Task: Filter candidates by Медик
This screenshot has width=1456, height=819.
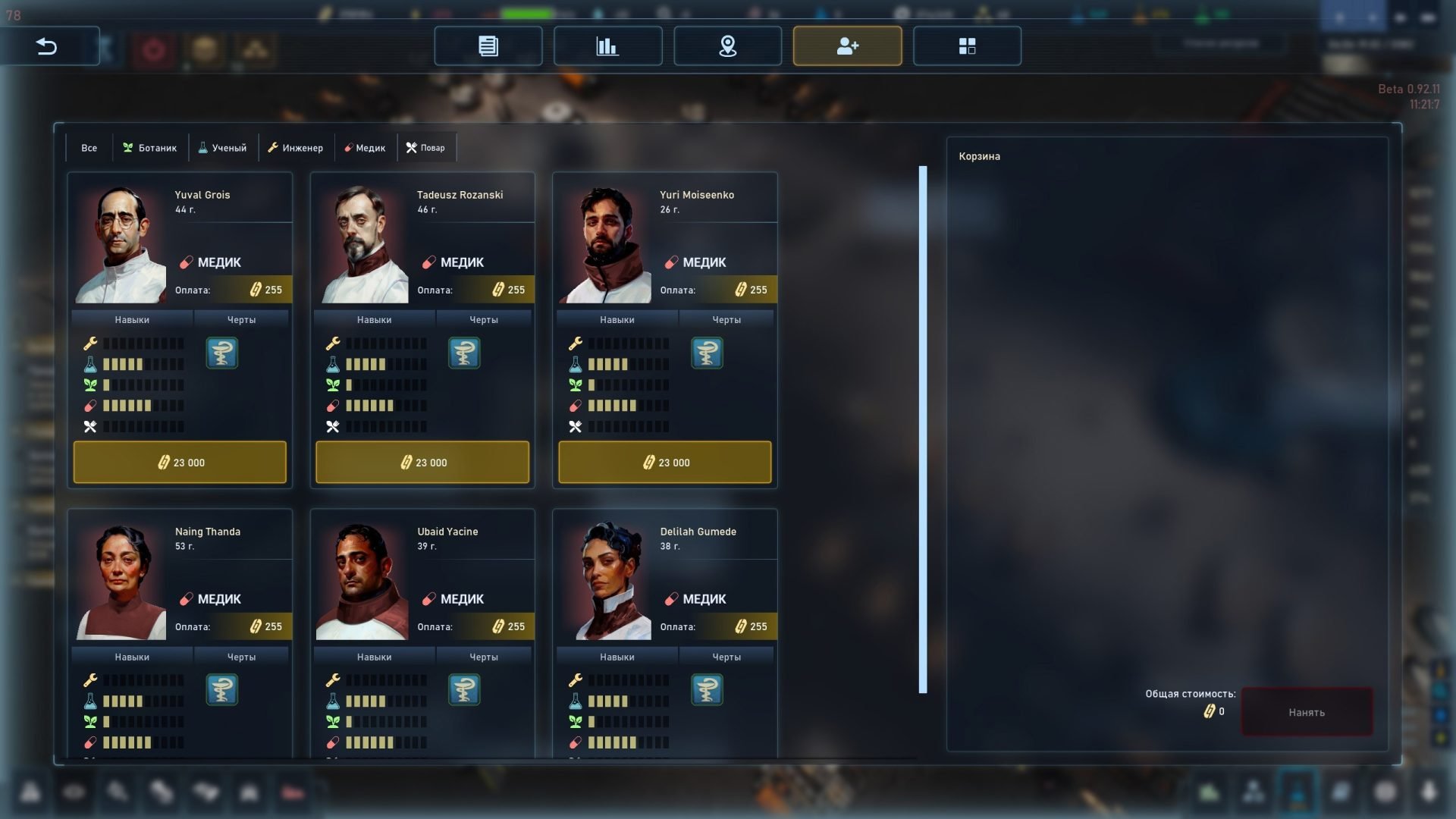Action: click(x=365, y=148)
